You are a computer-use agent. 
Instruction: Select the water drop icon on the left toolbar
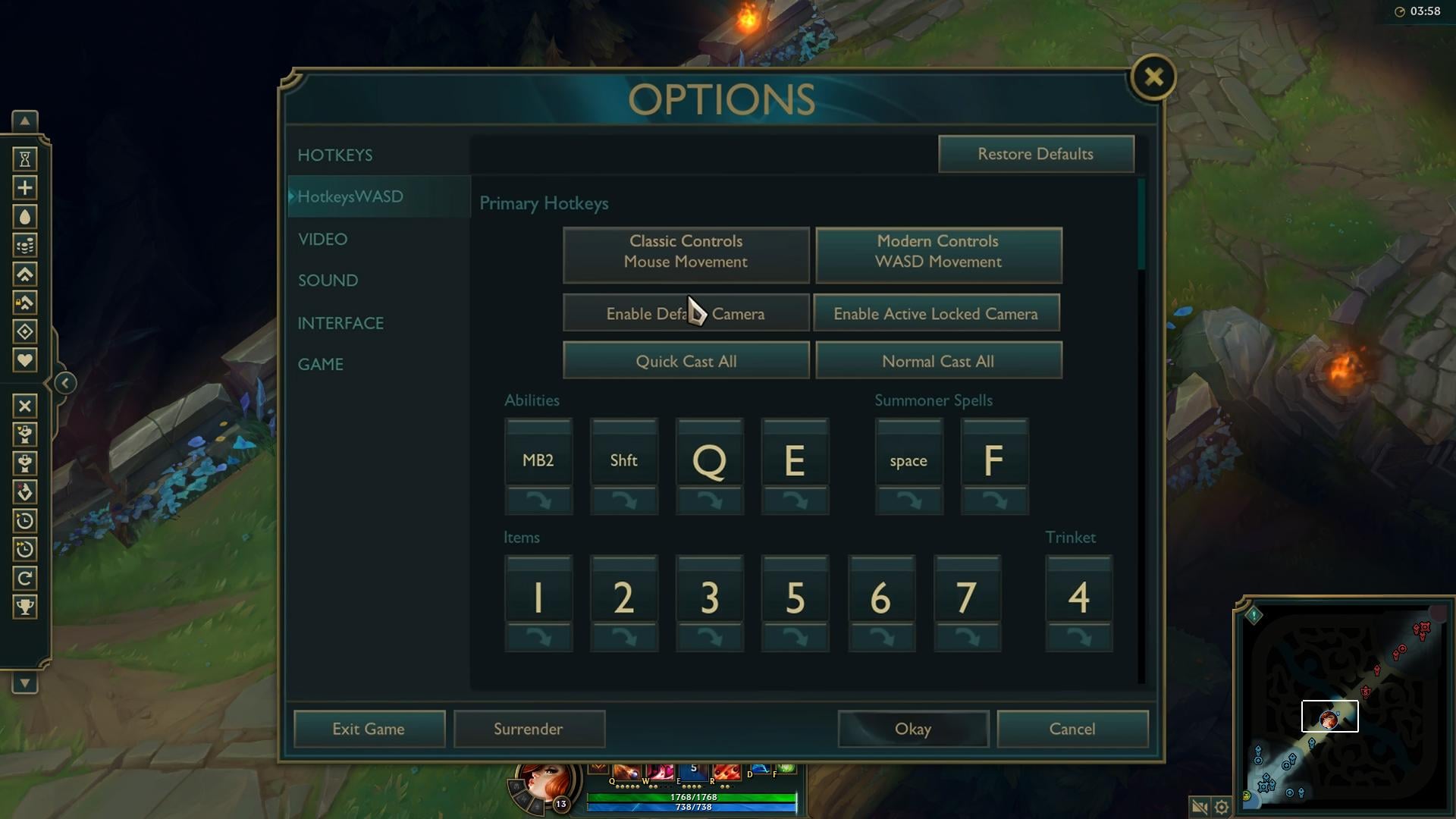[x=25, y=216]
